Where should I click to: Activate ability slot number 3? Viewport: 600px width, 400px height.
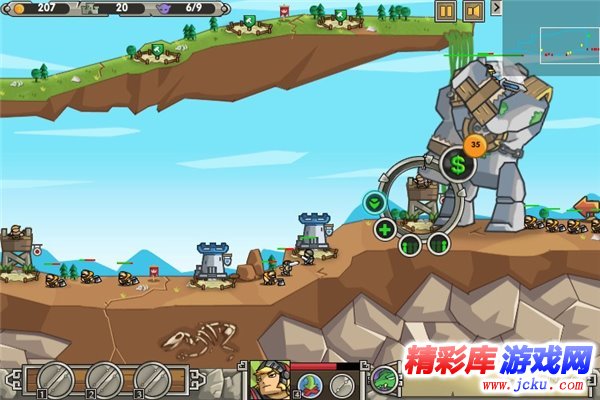(x=153, y=379)
